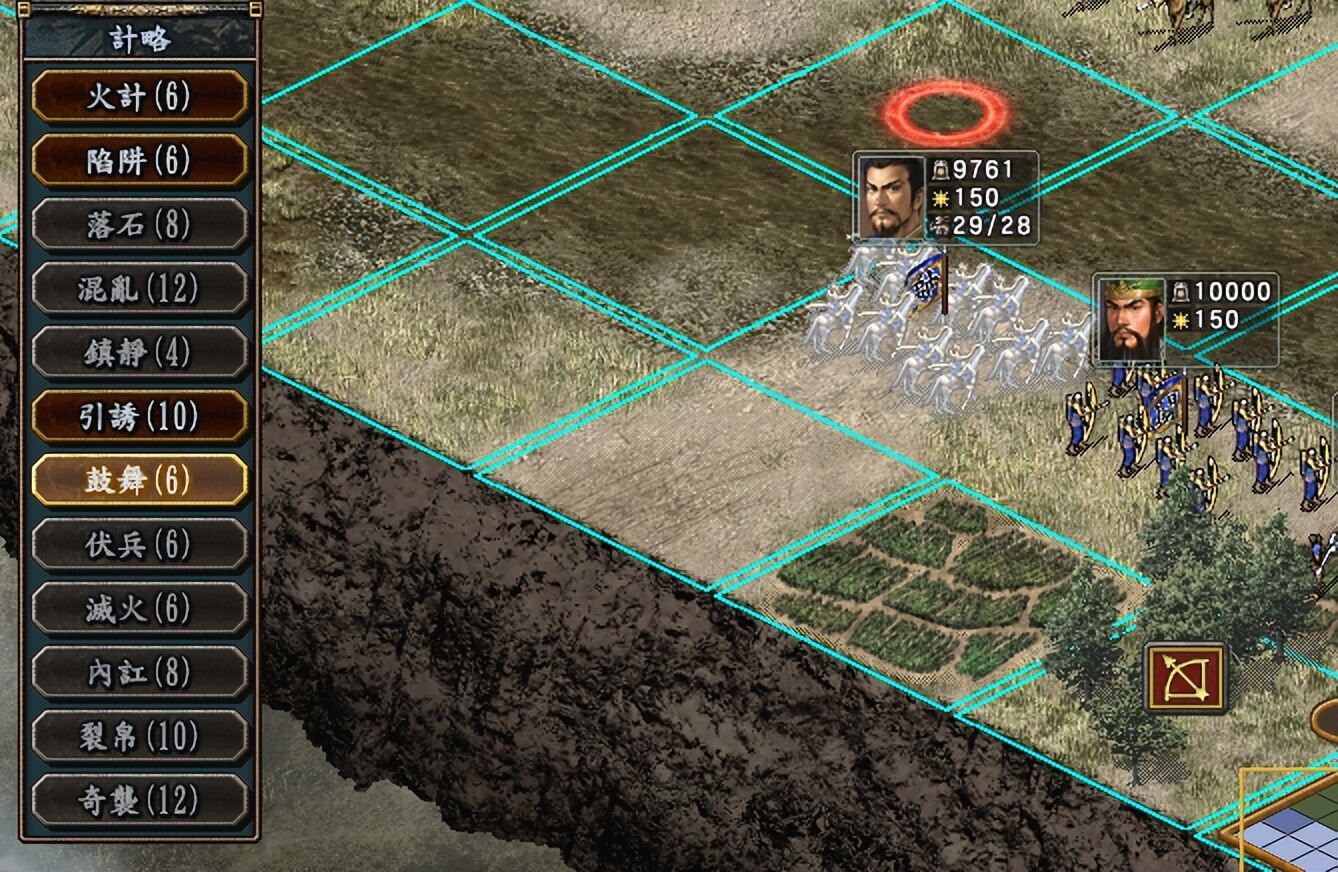Select the 伏兵 (6) ambush stratagem
Image resolution: width=1338 pixels, height=872 pixels.
pyautogui.click(x=139, y=545)
